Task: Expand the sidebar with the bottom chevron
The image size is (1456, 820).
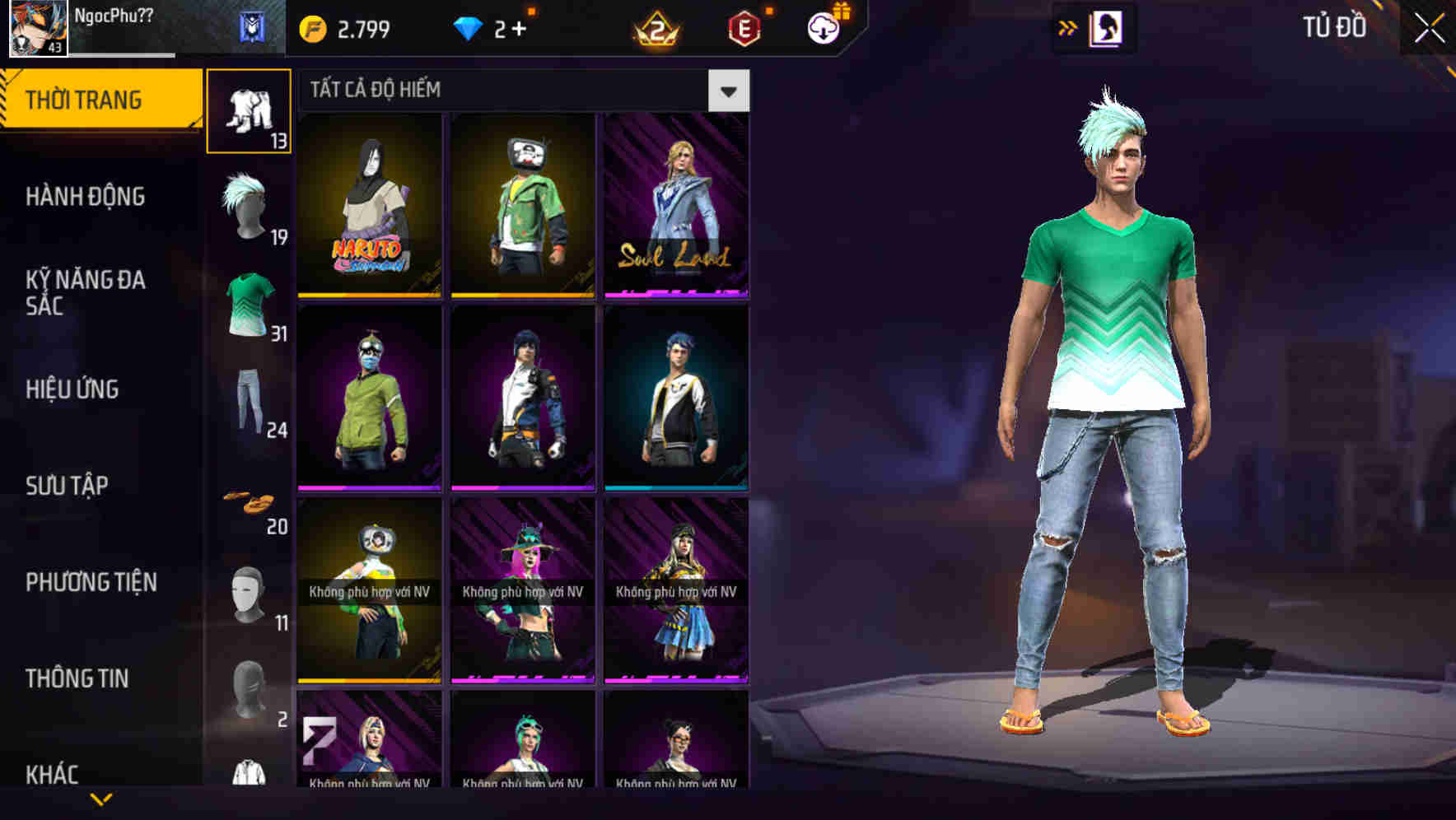Action: coord(102,800)
